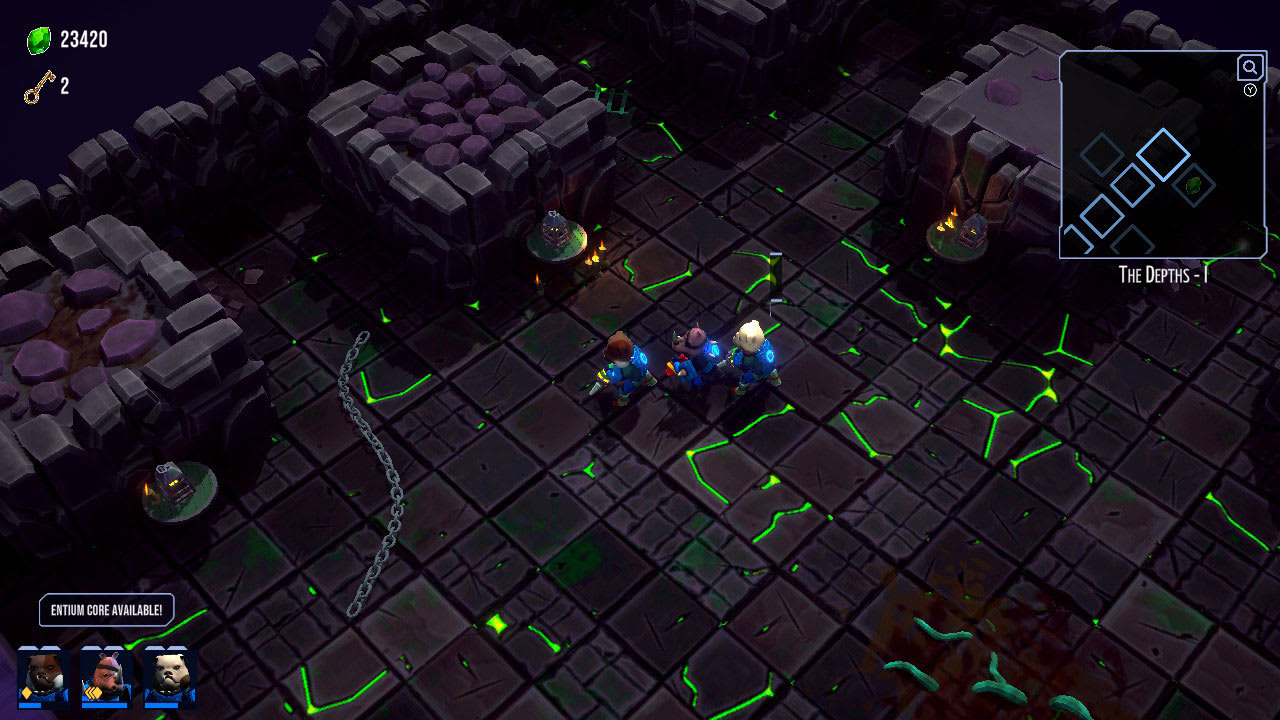Click the chevron rank icon on the rhino portrait
1280x720 pixels.
pyautogui.click(x=93, y=693)
